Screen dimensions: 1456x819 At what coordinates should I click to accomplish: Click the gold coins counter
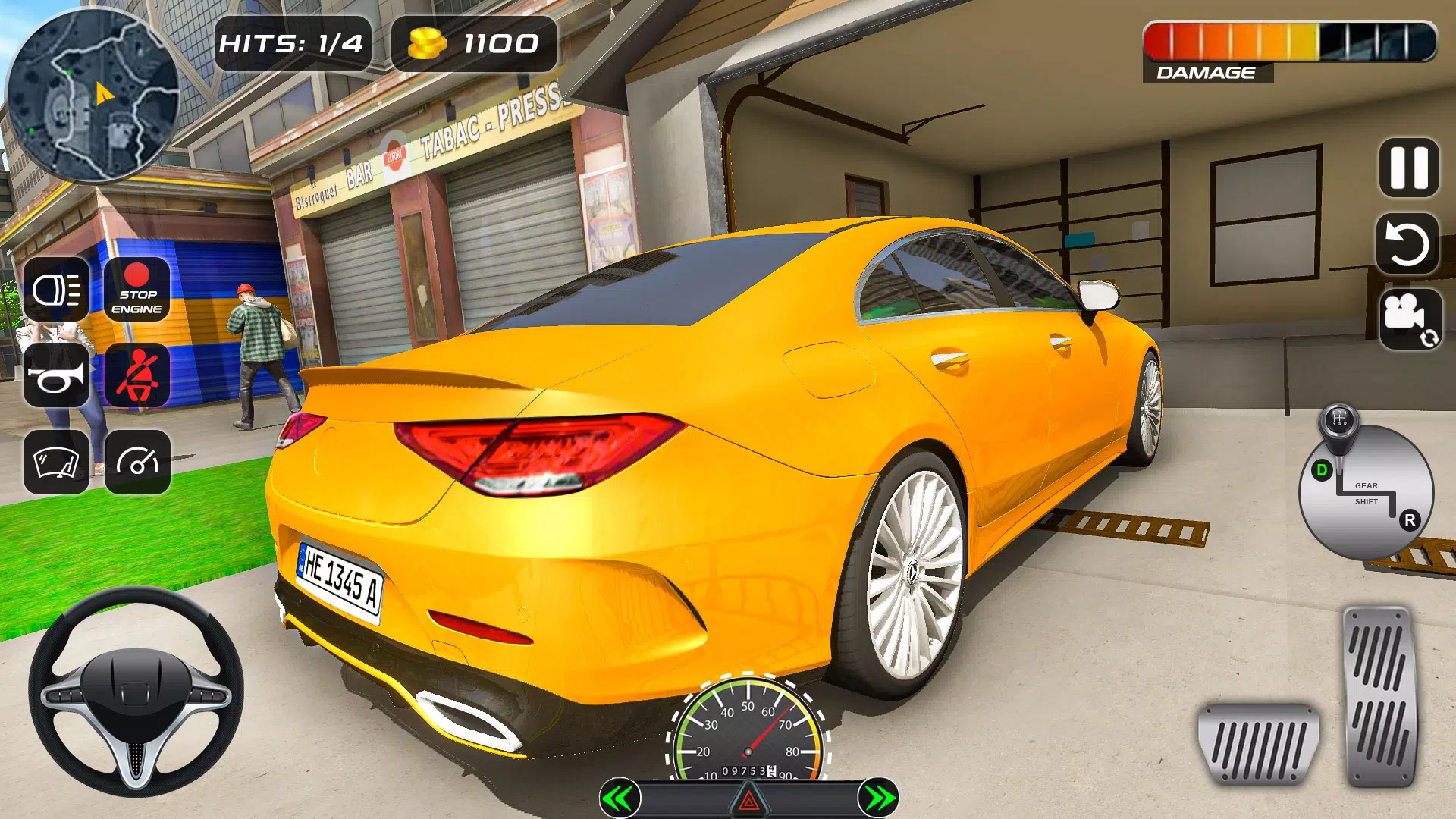(474, 44)
